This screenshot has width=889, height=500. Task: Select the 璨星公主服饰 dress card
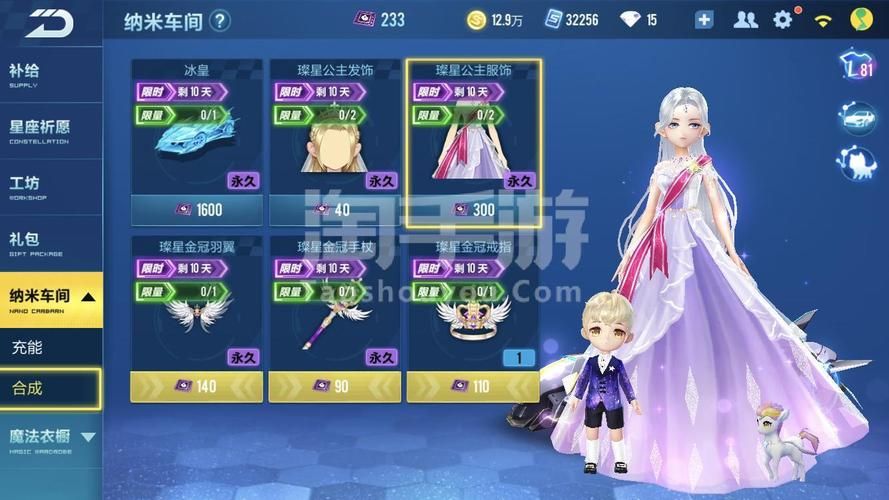click(x=473, y=140)
